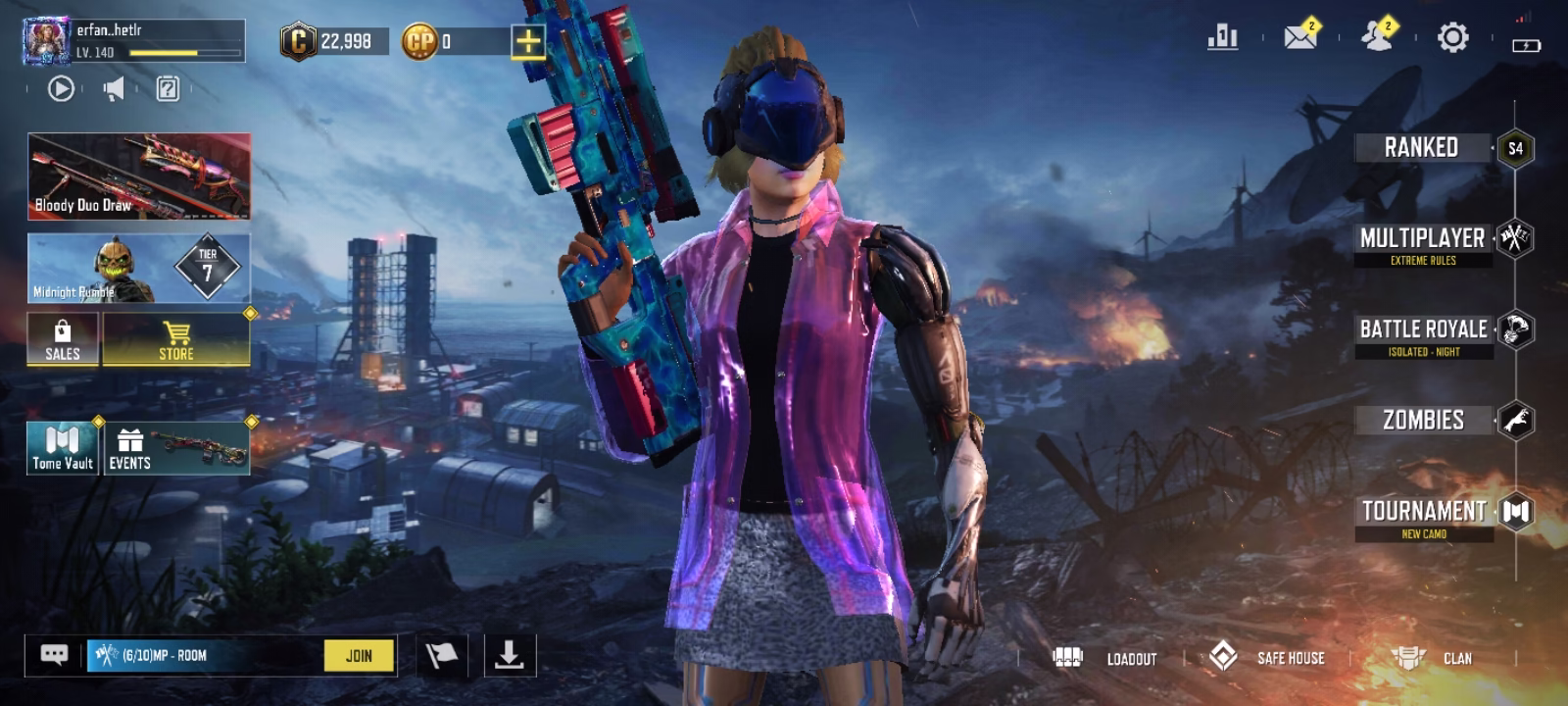Enter Zombies mode

(x=1424, y=421)
